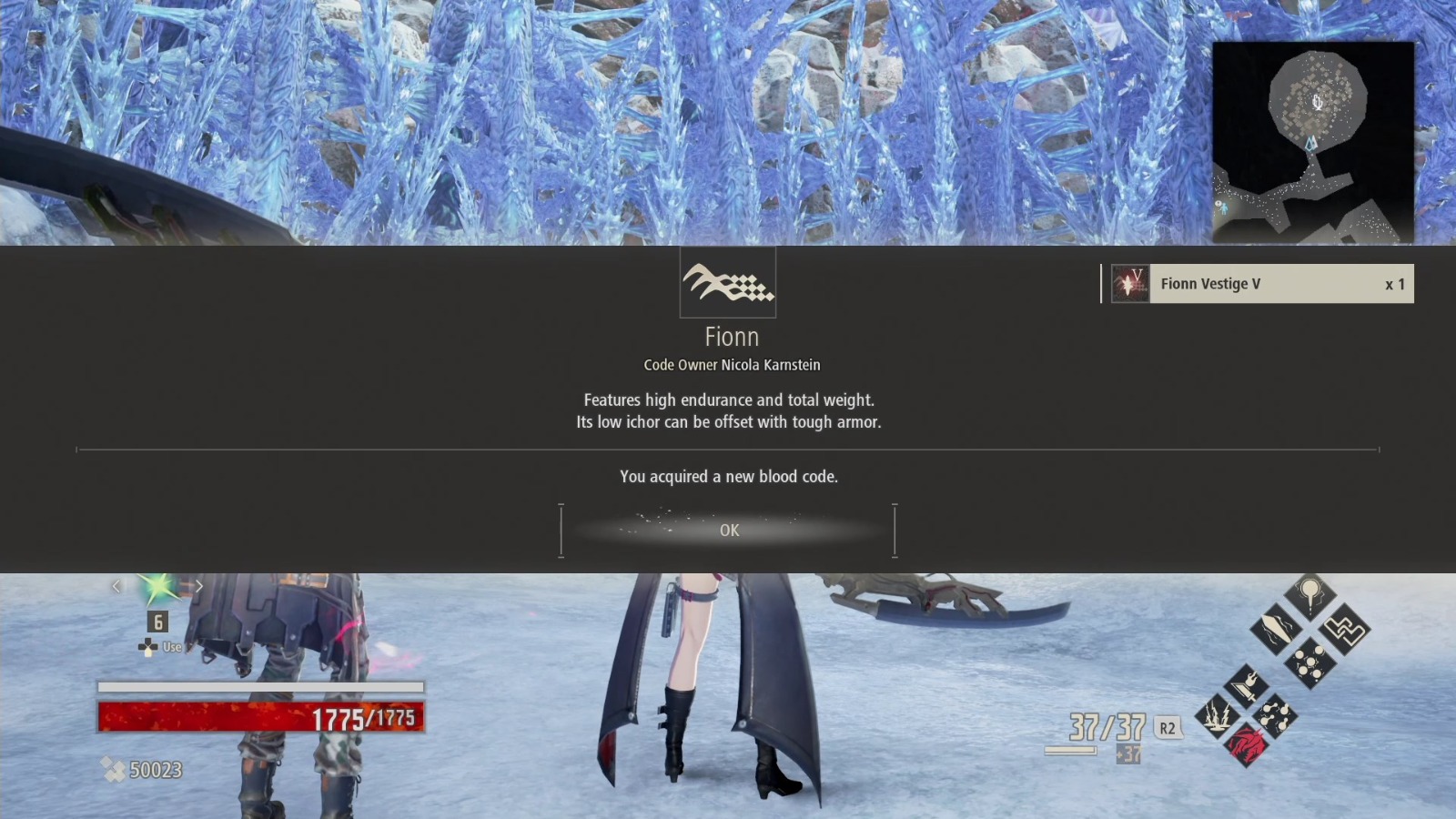The height and width of the screenshot is (819, 1456).
Task: Select the glowing sword gift icon
Action: point(1275,627)
